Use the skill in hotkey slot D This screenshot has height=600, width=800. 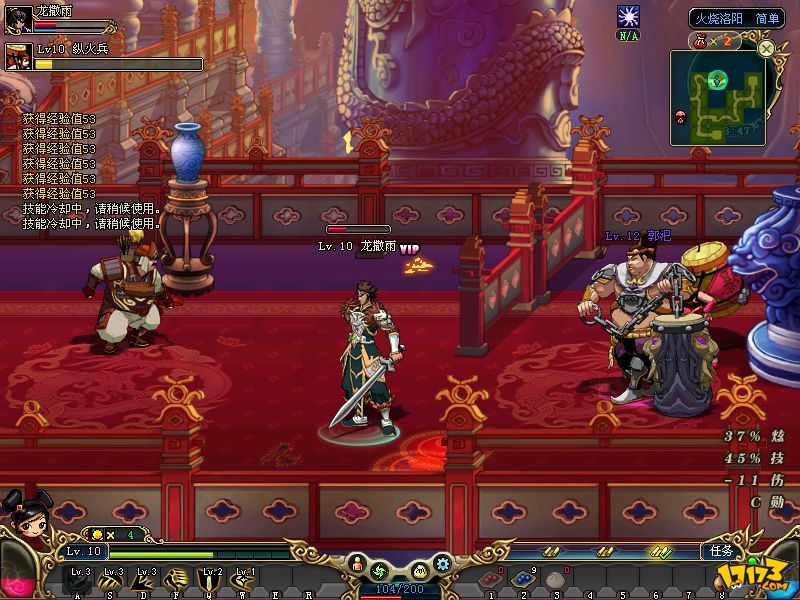pyautogui.click(x=144, y=579)
